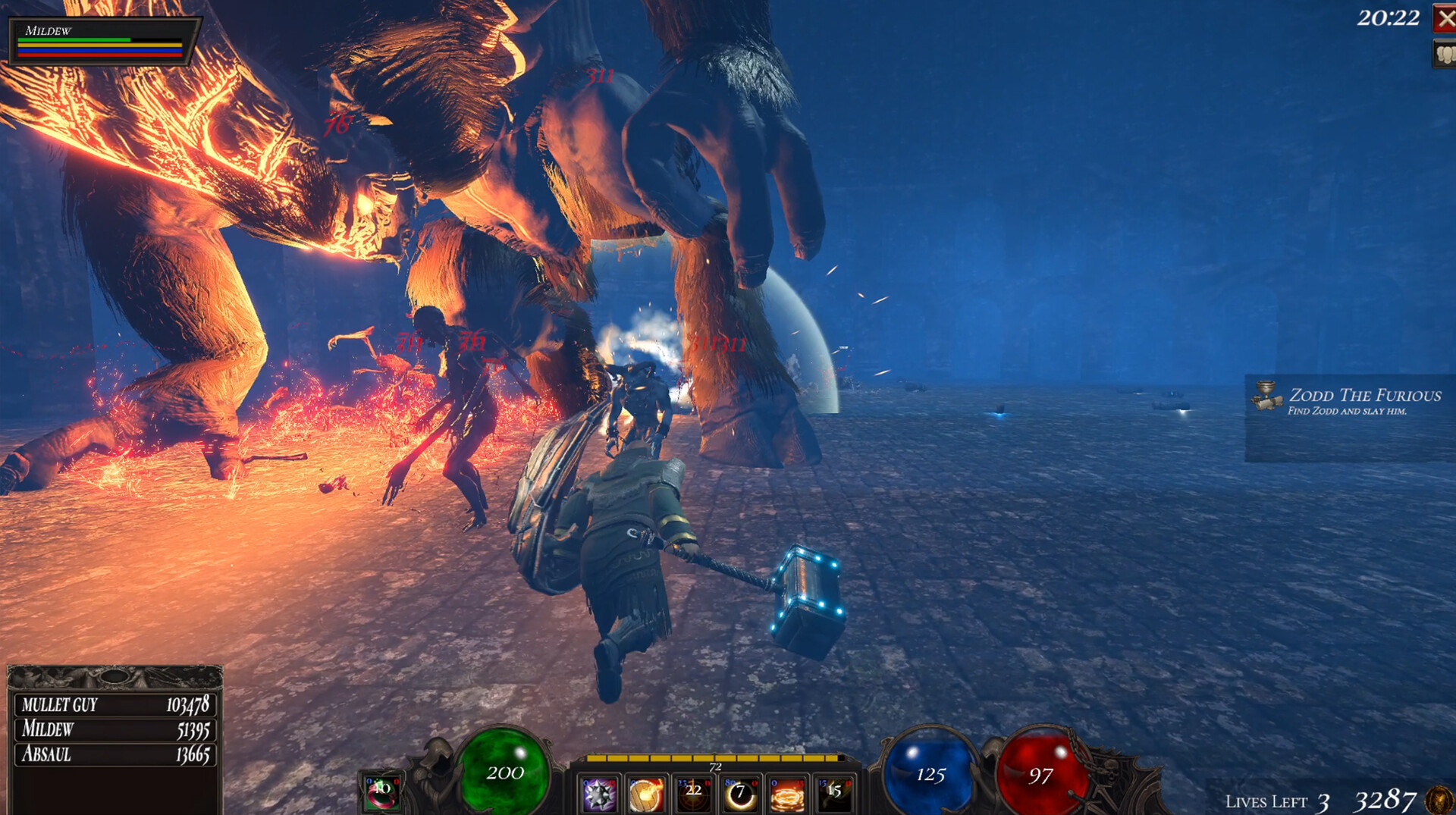The height and width of the screenshot is (815, 1456).
Task: Open the party members panel
Action: point(1445,54)
